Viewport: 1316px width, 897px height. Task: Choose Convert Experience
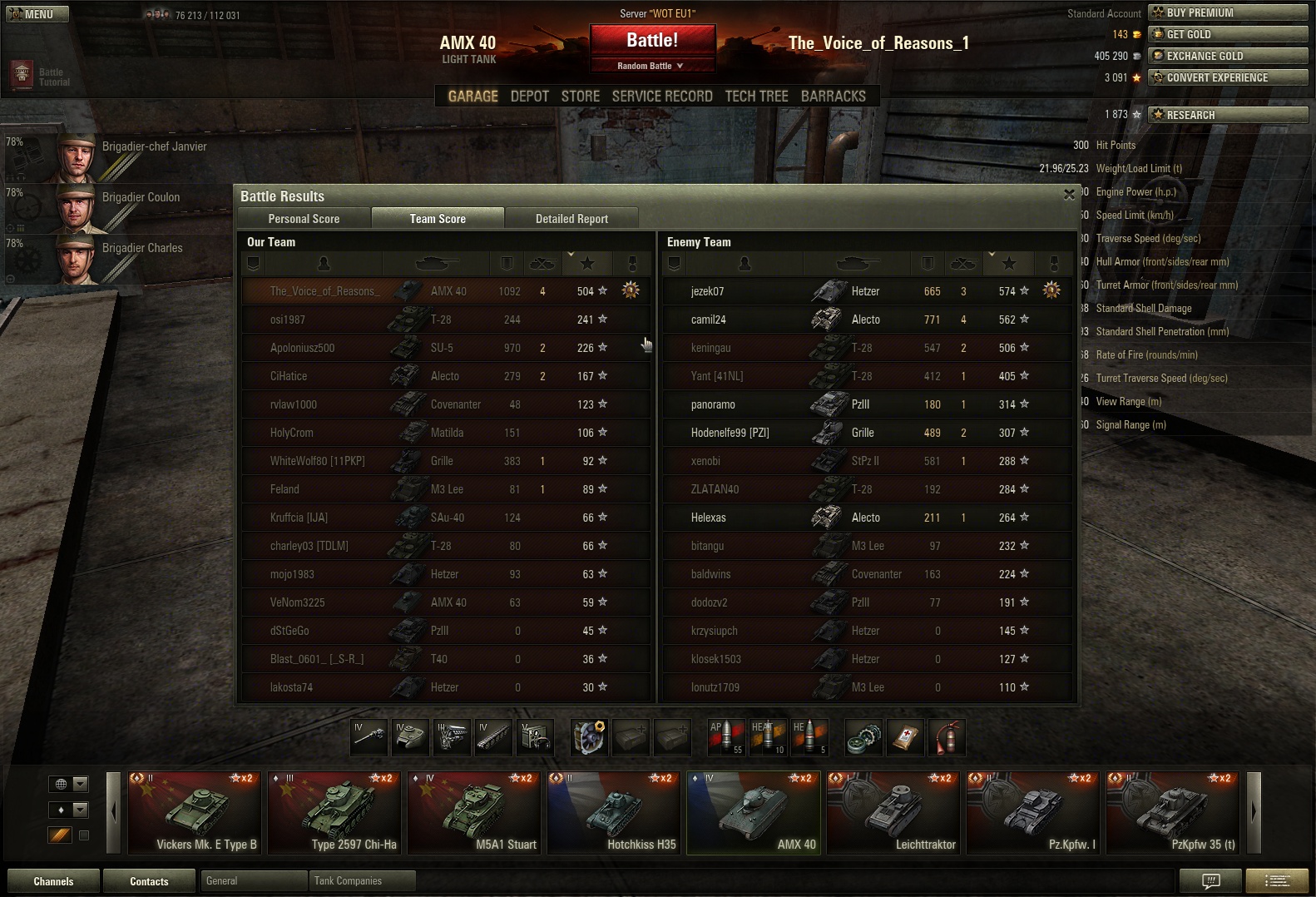point(1227,77)
